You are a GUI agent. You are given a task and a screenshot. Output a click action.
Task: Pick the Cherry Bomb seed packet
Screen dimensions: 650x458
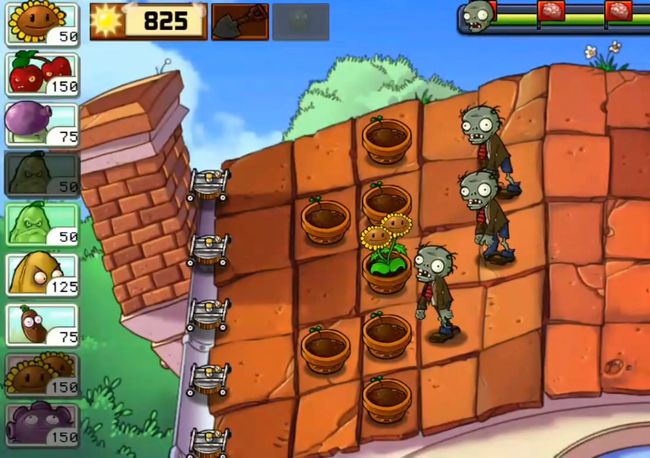[42, 73]
